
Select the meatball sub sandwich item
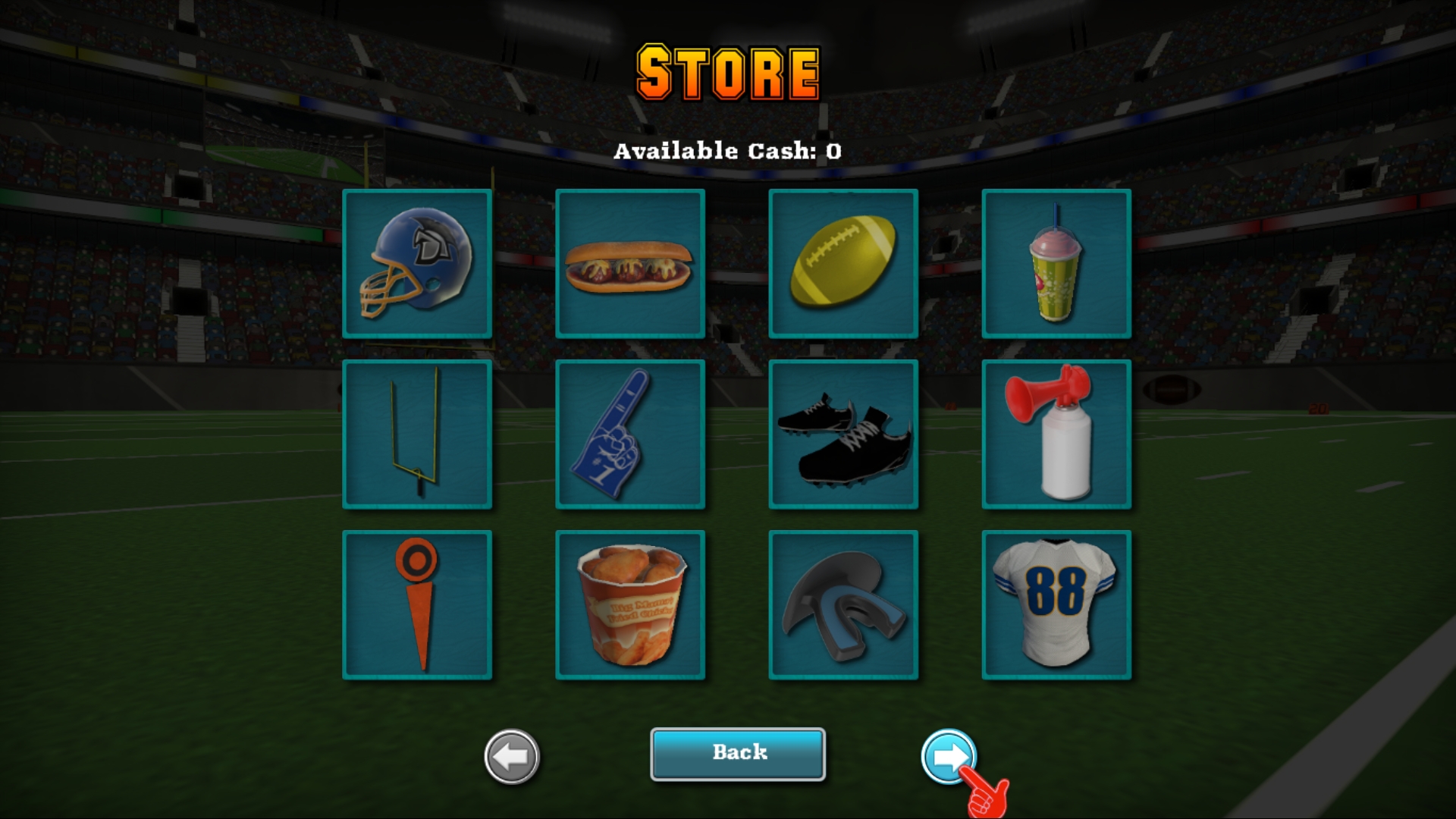pyautogui.click(x=630, y=264)
